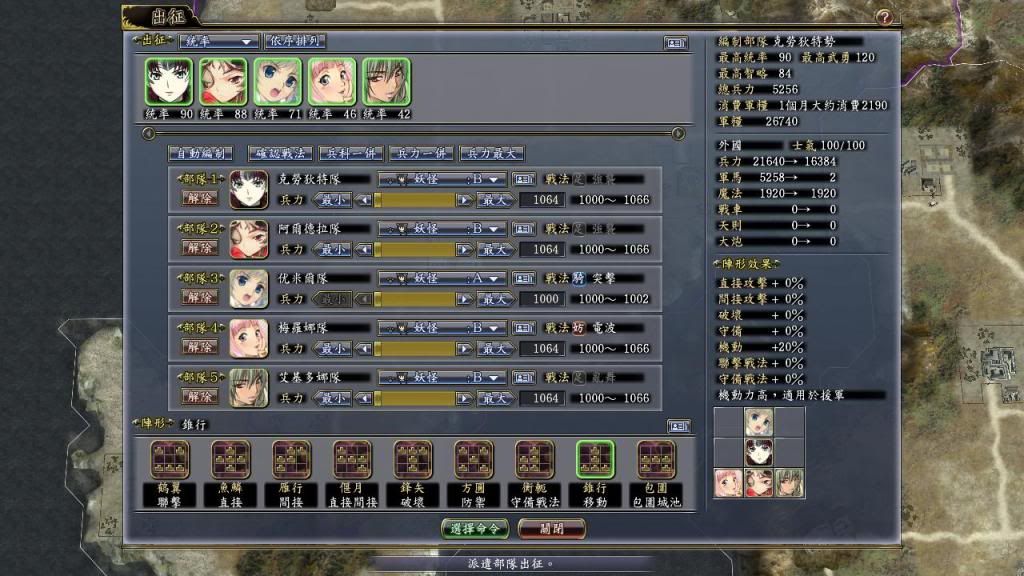Screen dimensions: 1024x576
Task: Close the window with 關閉
Action: pyautogui.click(x=551, y=528)
